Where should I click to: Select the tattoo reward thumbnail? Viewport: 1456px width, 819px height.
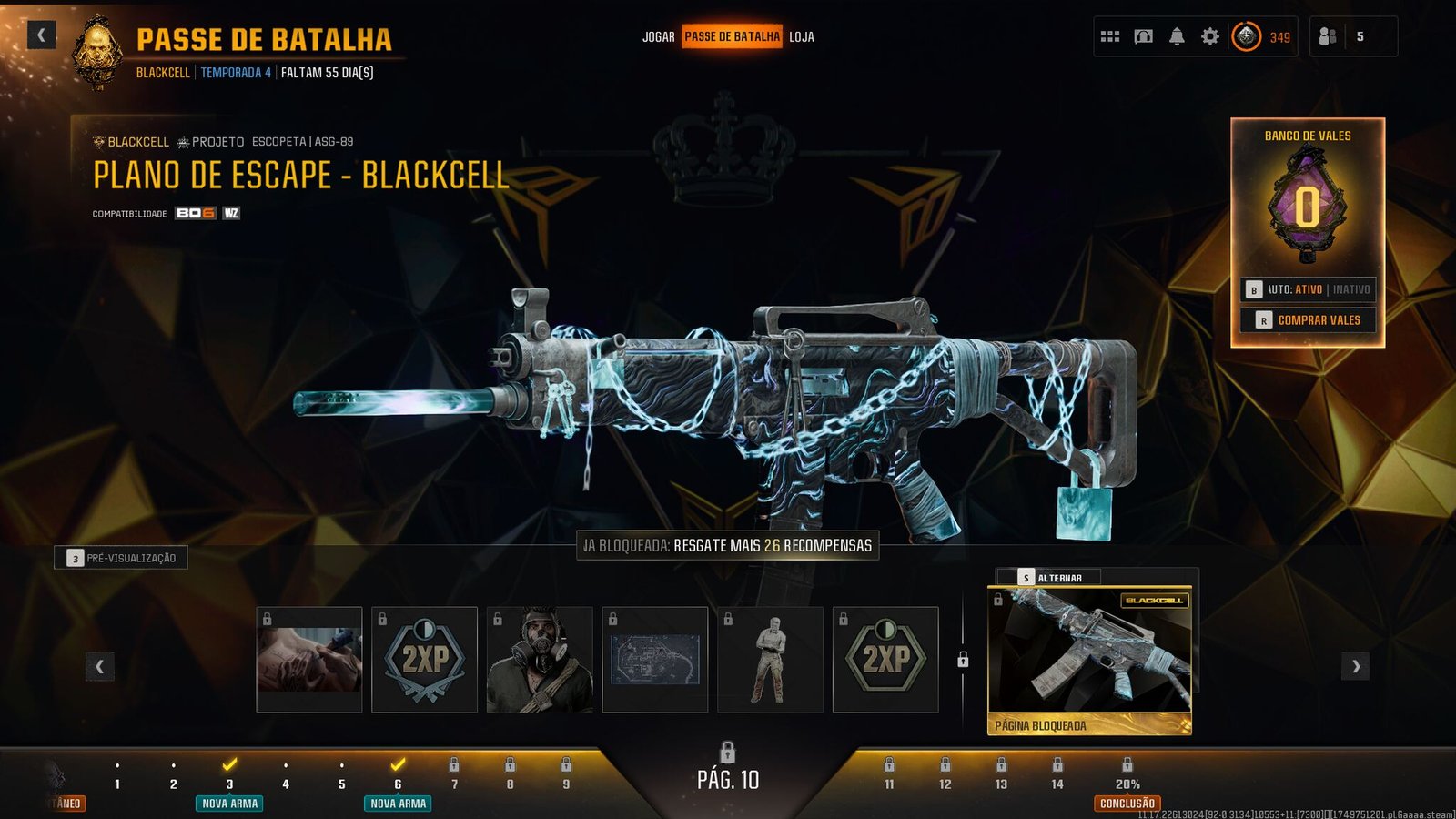point(309,660)
